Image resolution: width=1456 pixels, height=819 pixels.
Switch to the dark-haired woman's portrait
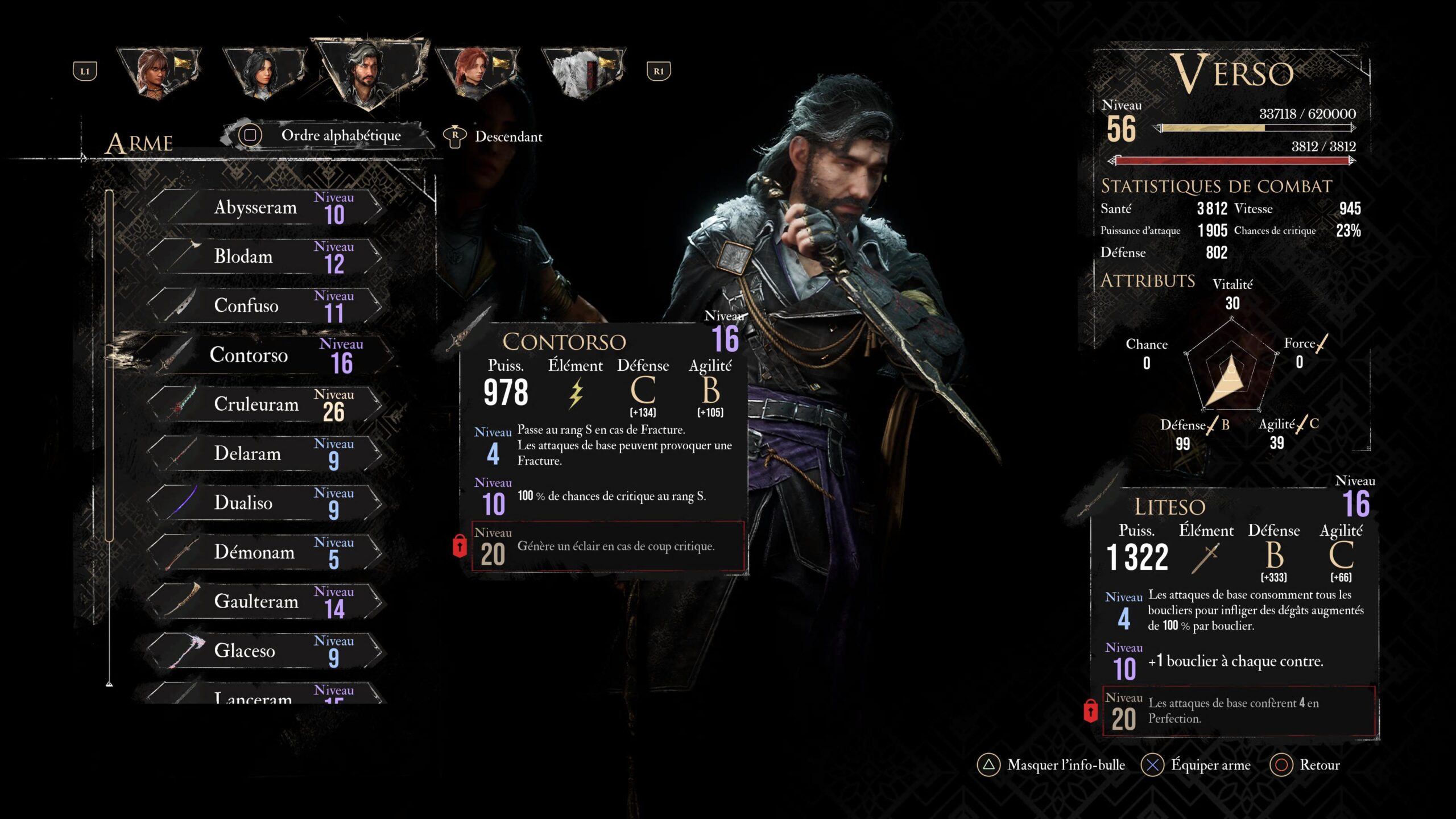pos(264,73)
